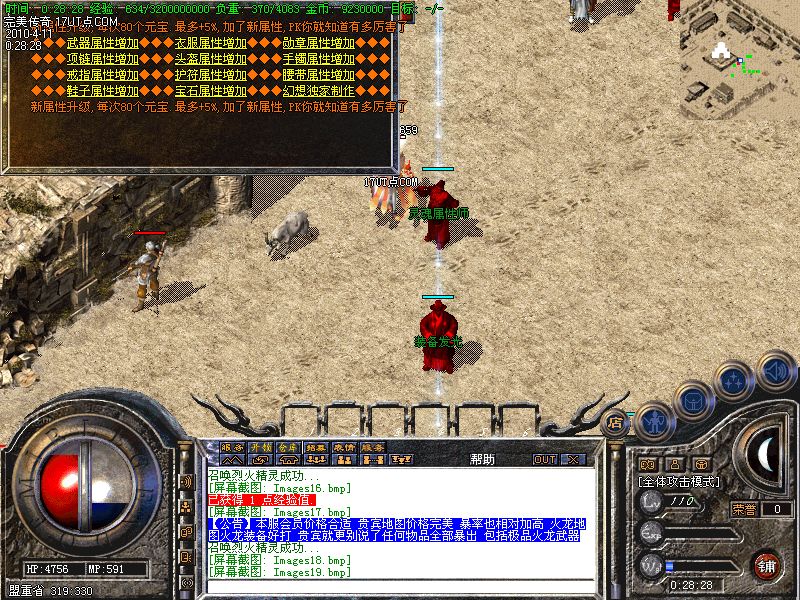Open the 帮助 help label
The height and width of the screenshot is (600, 800).
pos(481,459)
